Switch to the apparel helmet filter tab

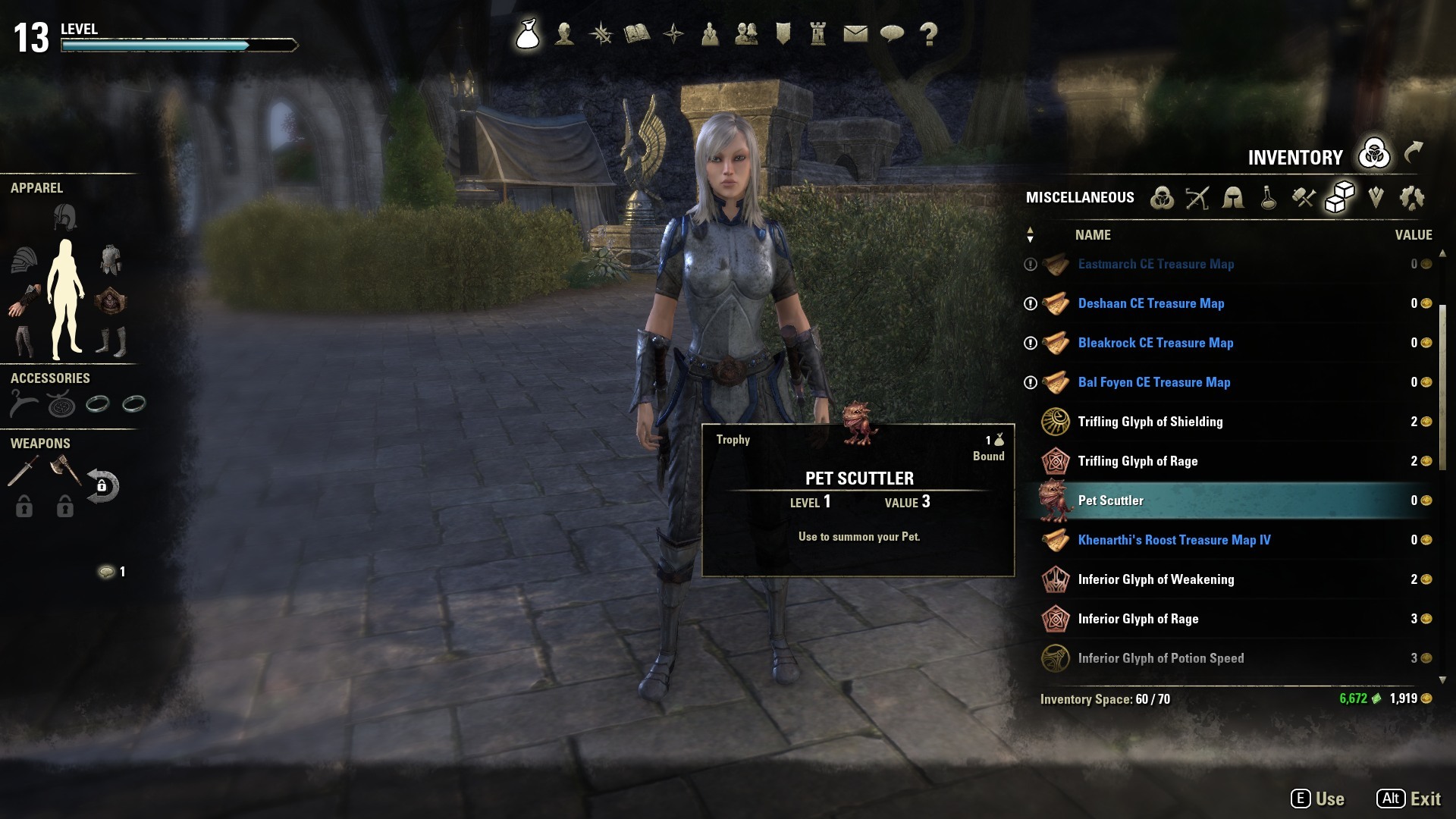pos(1233,198)
